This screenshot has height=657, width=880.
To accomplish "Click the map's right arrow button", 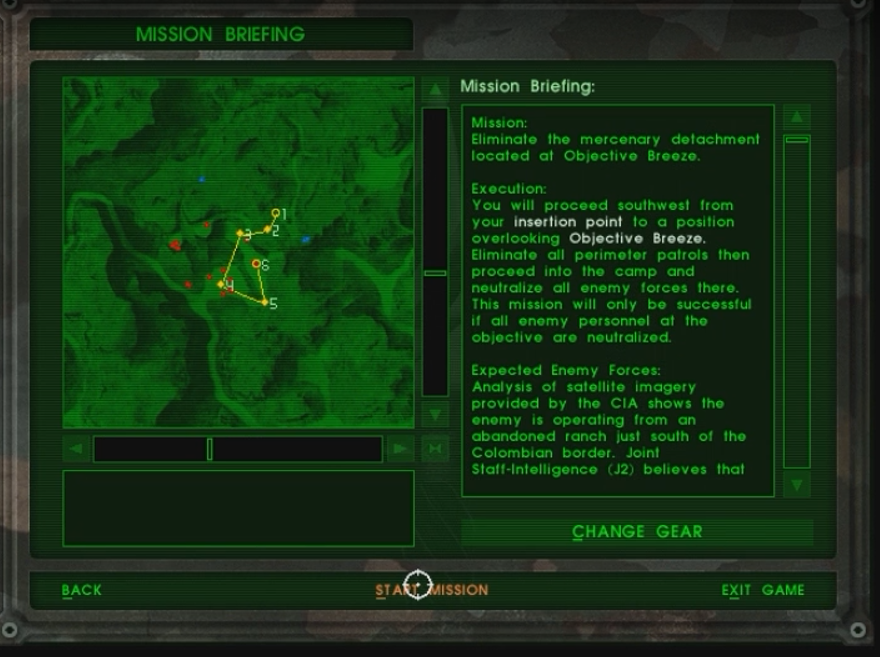I will (x=400, y=449).
